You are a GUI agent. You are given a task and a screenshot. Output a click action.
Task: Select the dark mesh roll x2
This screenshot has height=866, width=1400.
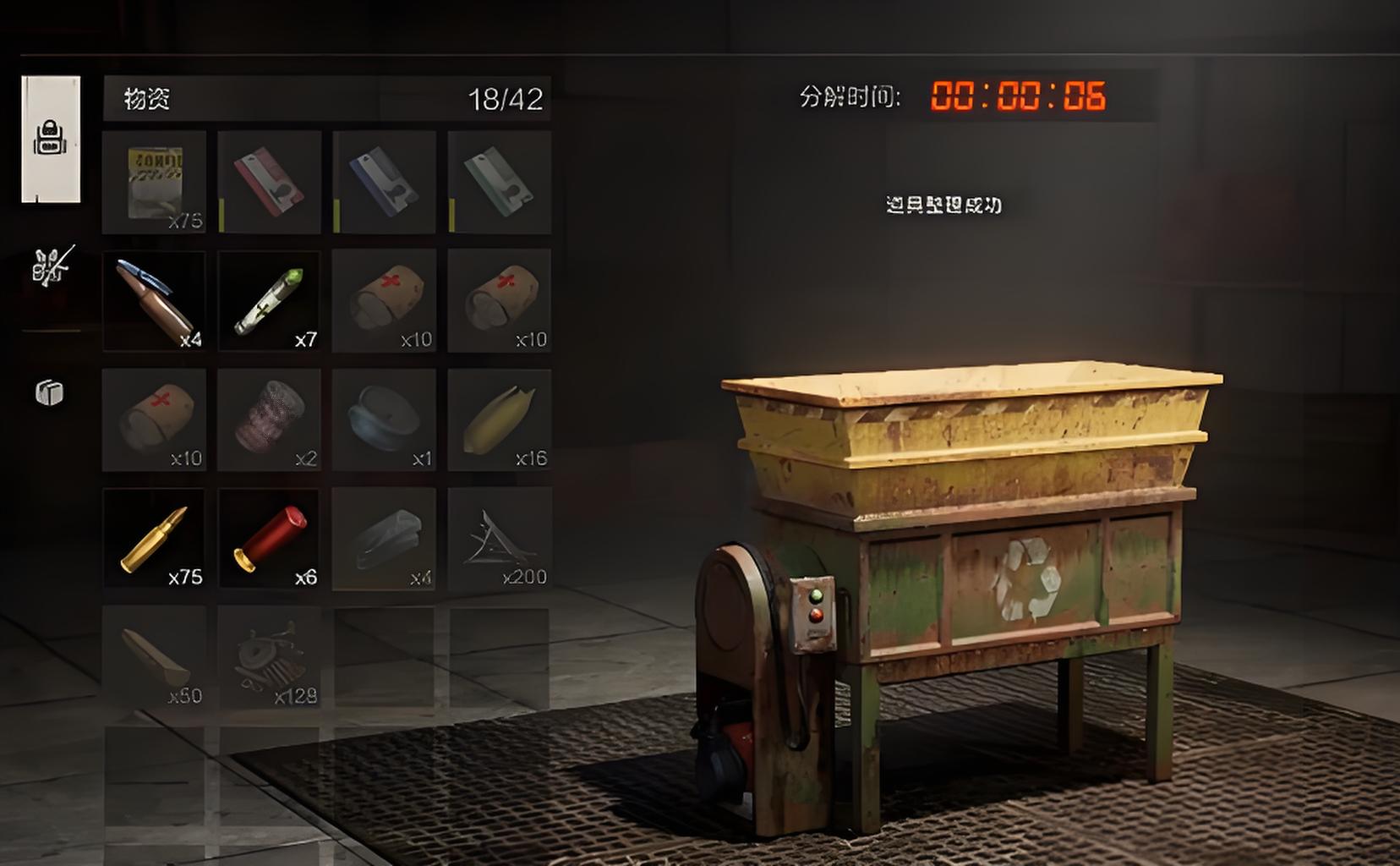point(270,419)
